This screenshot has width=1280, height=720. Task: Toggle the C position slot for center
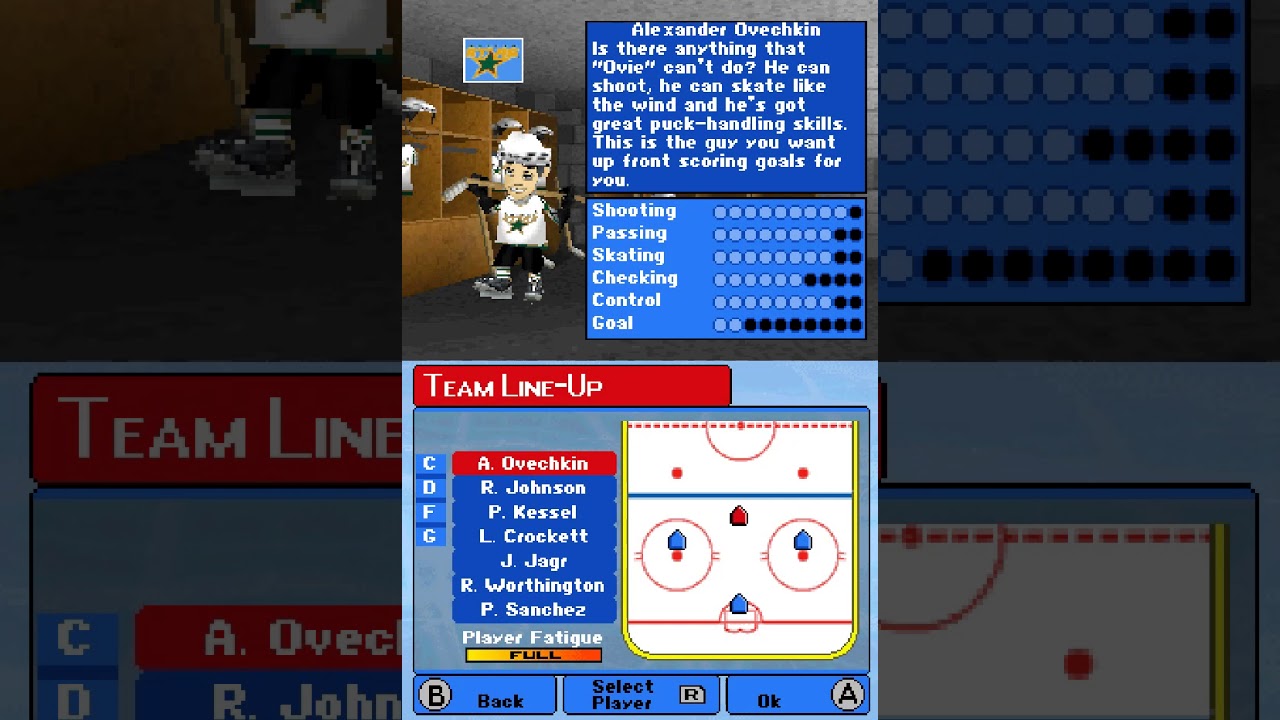428,464
